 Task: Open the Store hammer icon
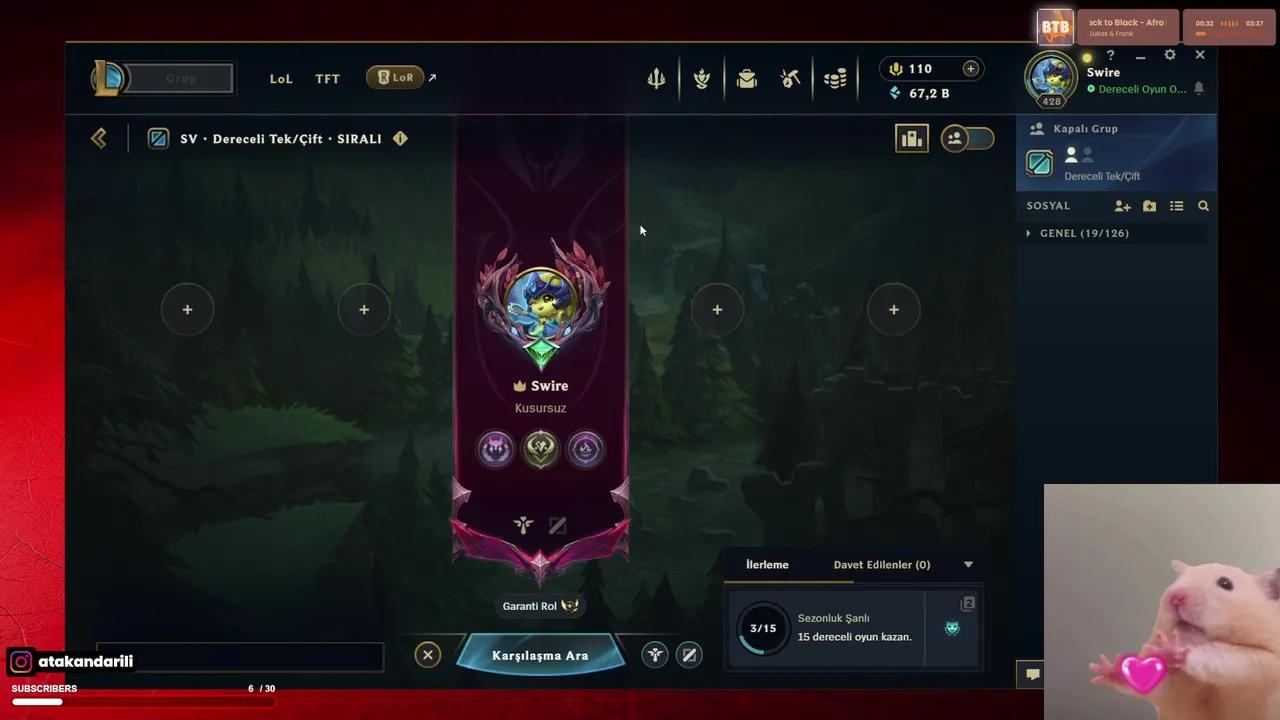tap(790, 78)
